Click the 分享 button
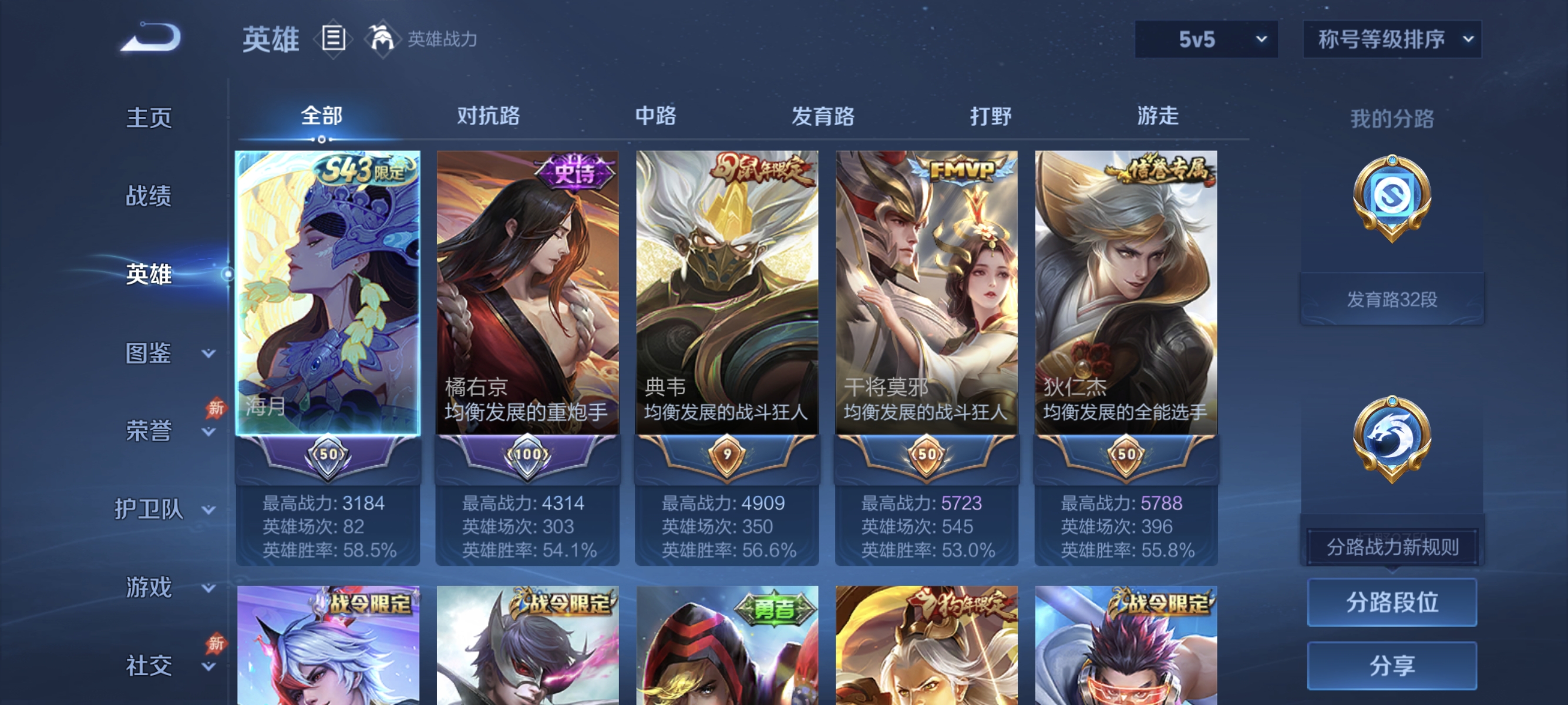 point(1394,665)
